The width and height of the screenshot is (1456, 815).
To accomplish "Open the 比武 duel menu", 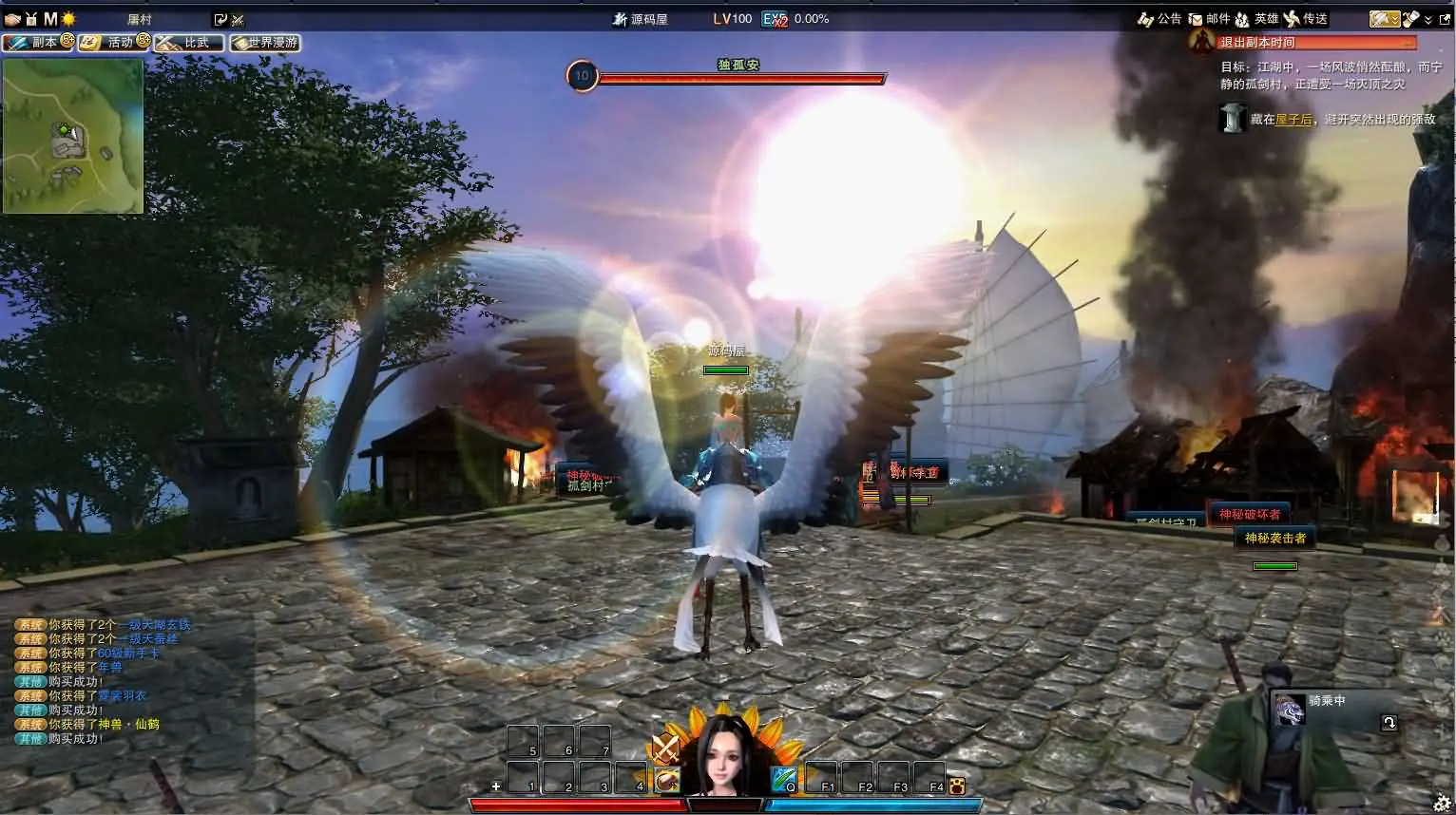I will (189, 43).
